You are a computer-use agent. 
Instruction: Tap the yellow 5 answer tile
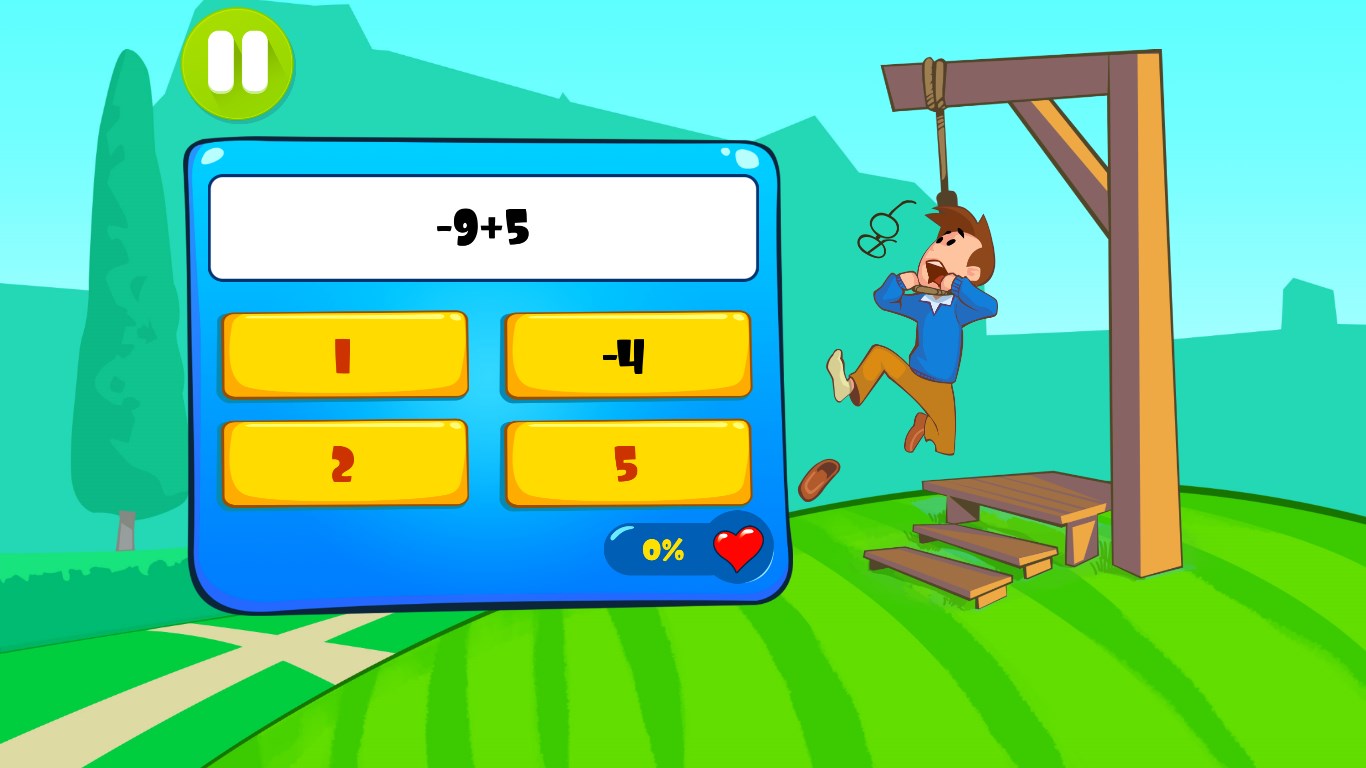(627, 462)
